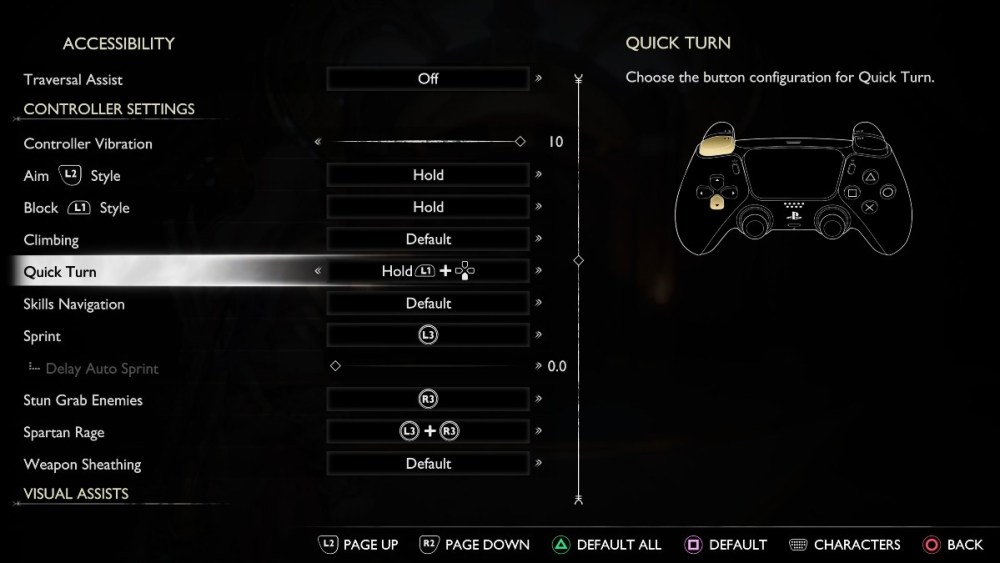Select the Stun Grab Enemies setting
The width and height of the screenshot is (1000, 563).
(427, 399)
